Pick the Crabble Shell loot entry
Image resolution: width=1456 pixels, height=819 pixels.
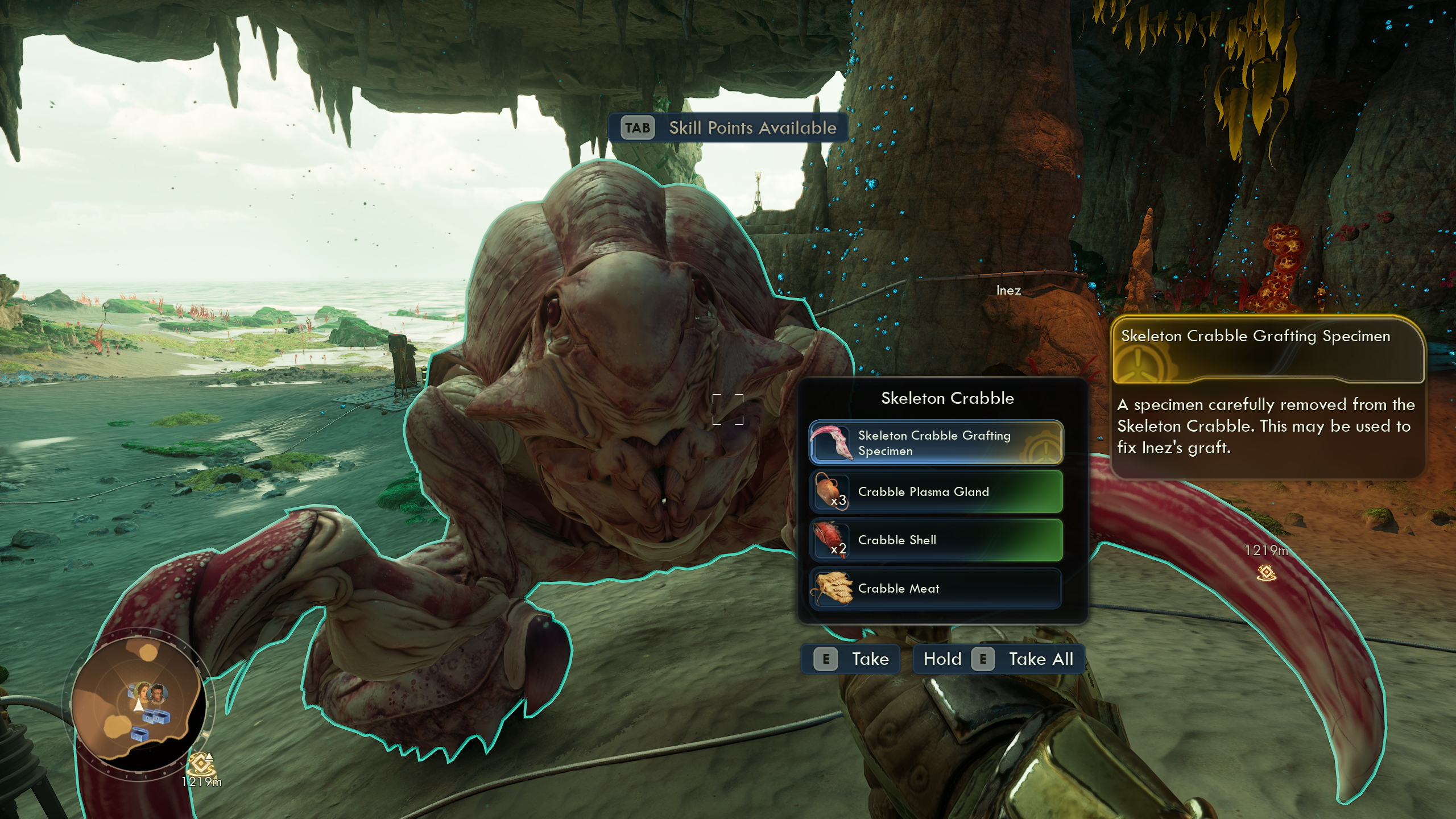pos(936,540)
